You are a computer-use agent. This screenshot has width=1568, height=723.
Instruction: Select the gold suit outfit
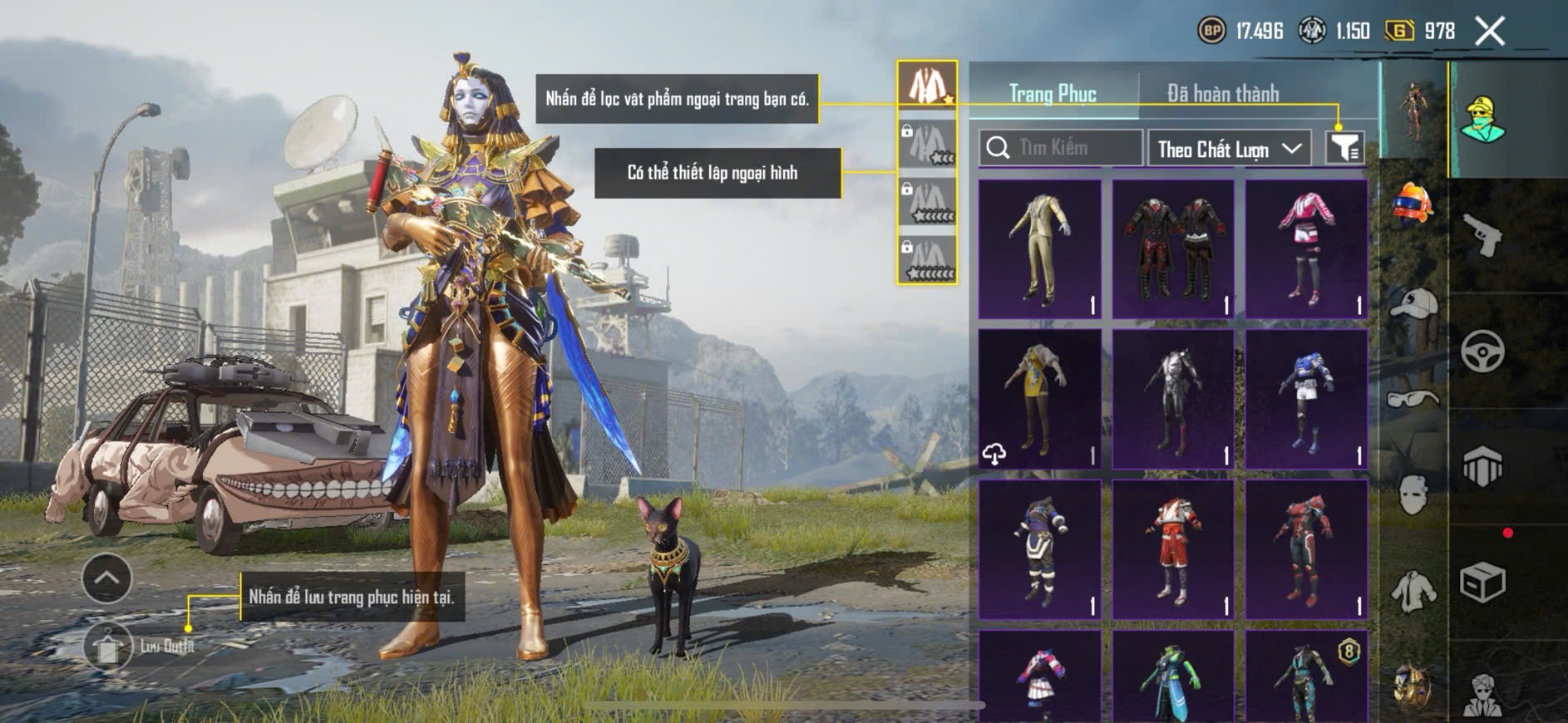1039,249
